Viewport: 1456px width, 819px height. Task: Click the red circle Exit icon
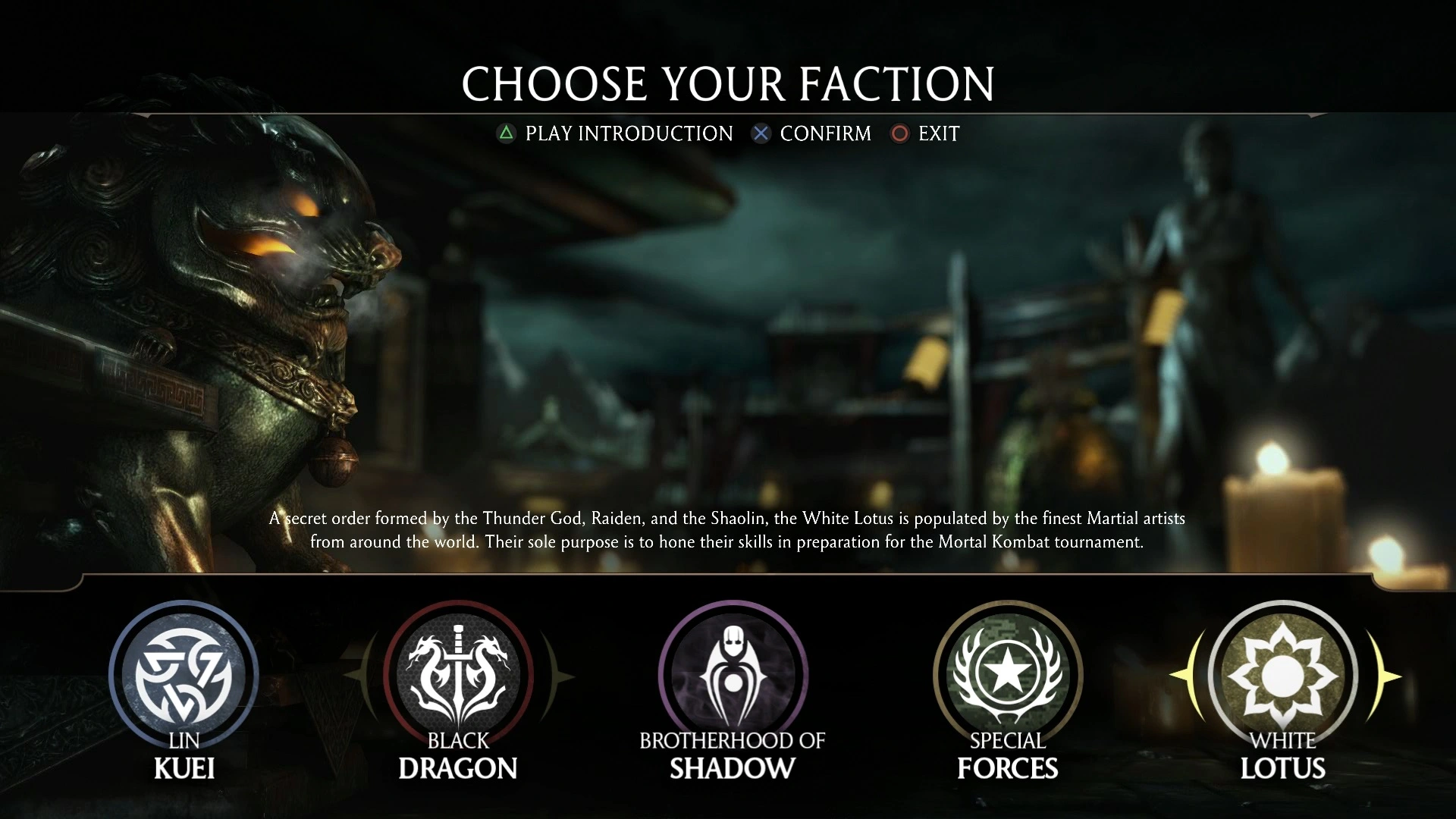pyautogui.click(x=899, y=133)
